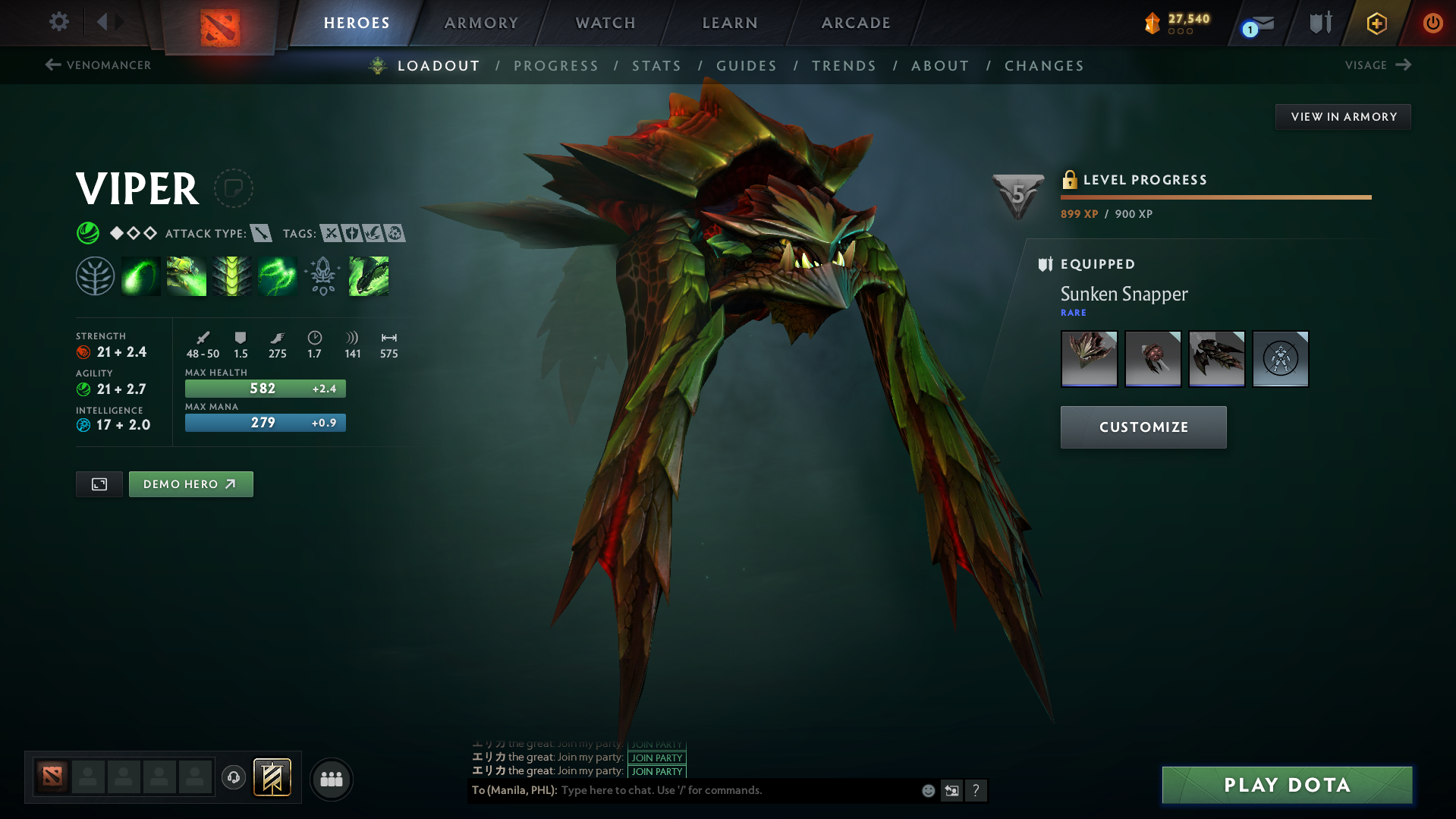
Task: Expand chat channel with the chat settings icon
Action: (951, 790)
